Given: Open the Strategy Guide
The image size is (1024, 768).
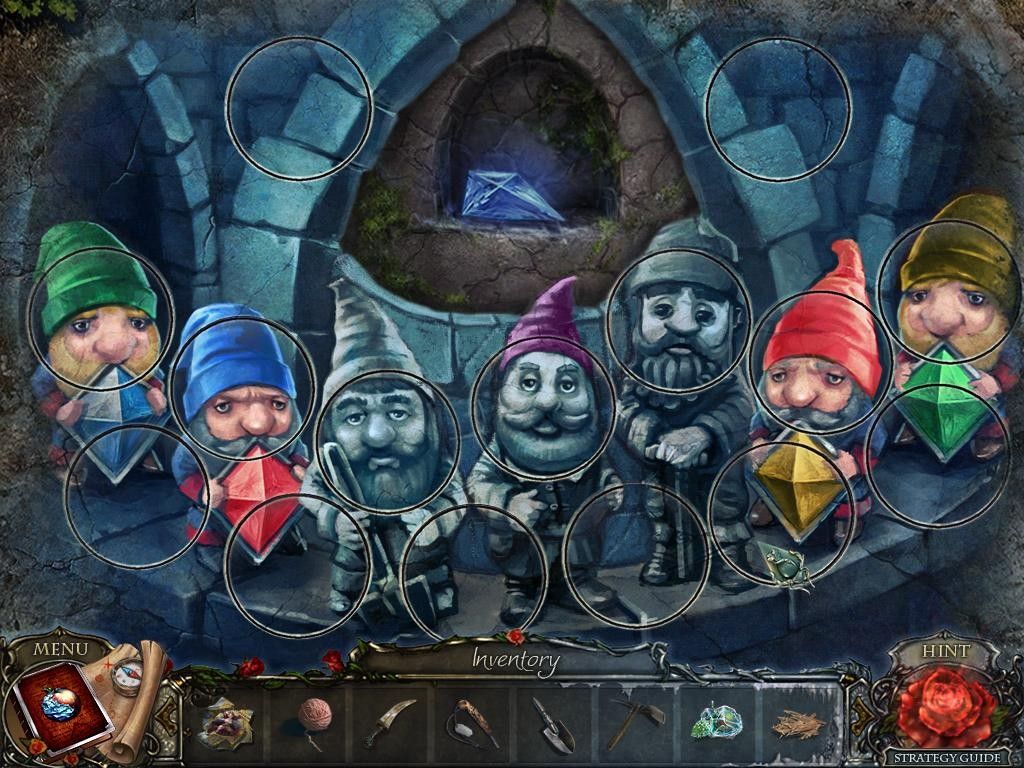Looking at the screenshot, I should coord(944,758).
